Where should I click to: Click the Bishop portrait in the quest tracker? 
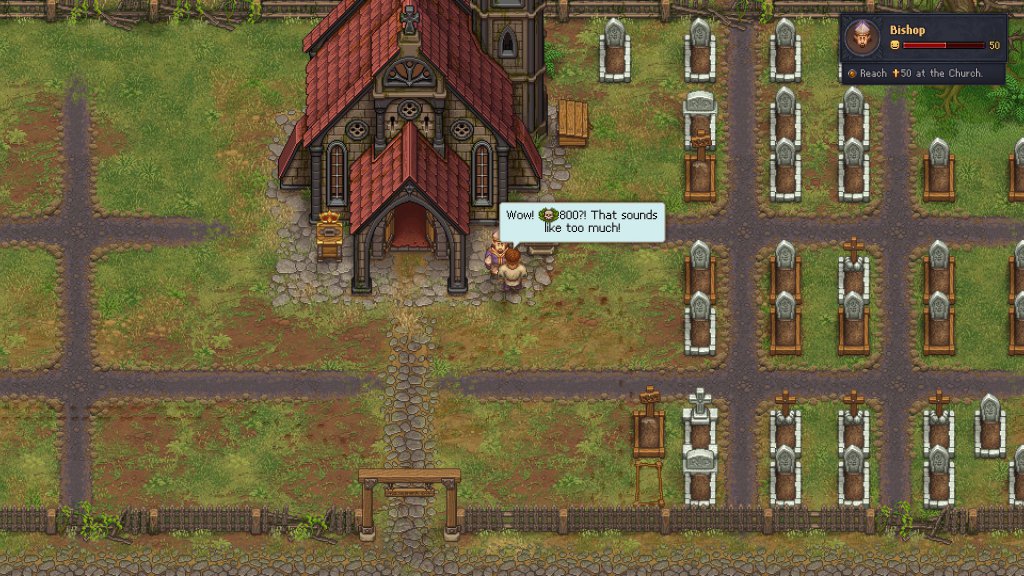[861, 39]
